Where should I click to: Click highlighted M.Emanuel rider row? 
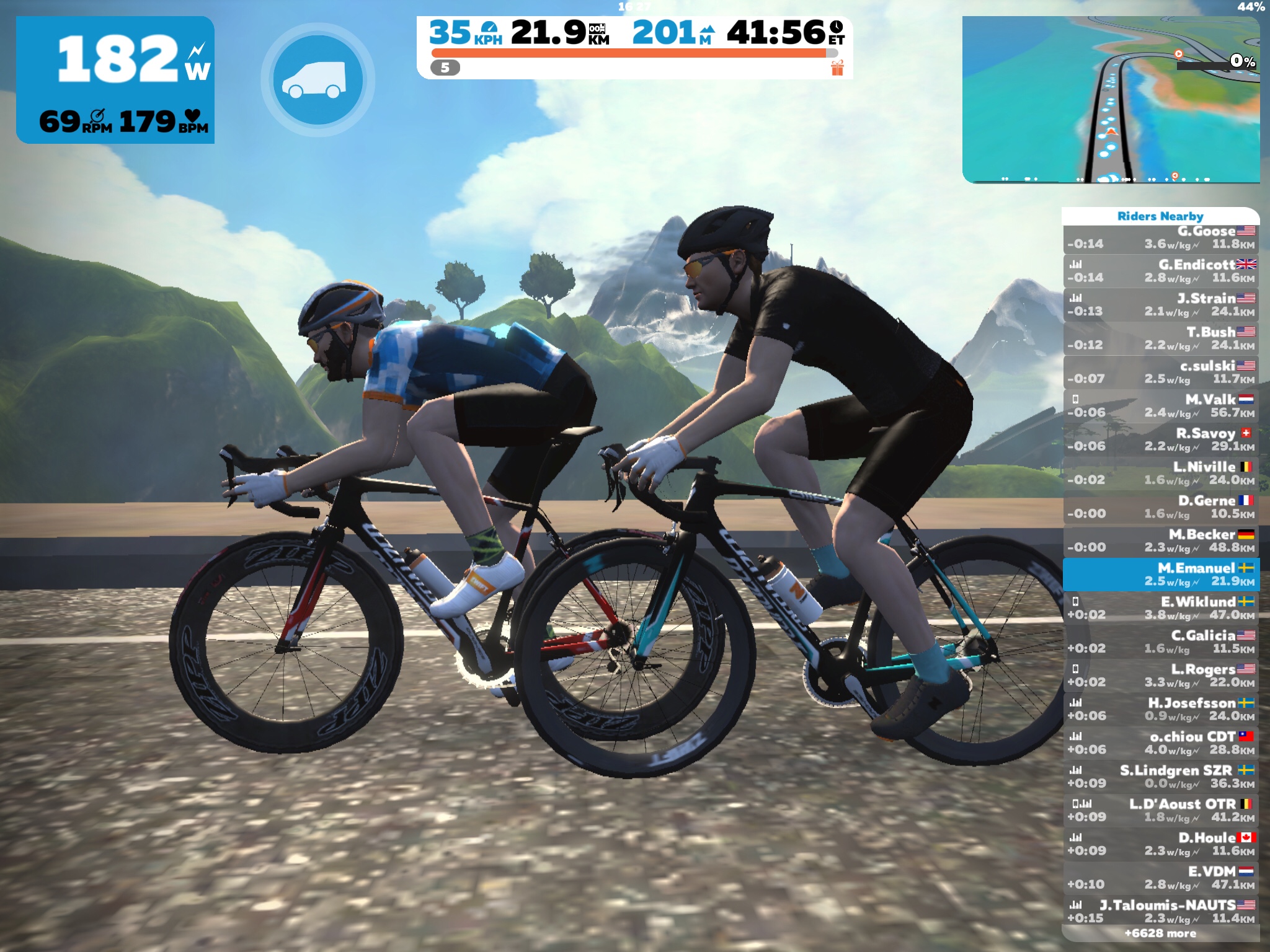click(1160, 575)
